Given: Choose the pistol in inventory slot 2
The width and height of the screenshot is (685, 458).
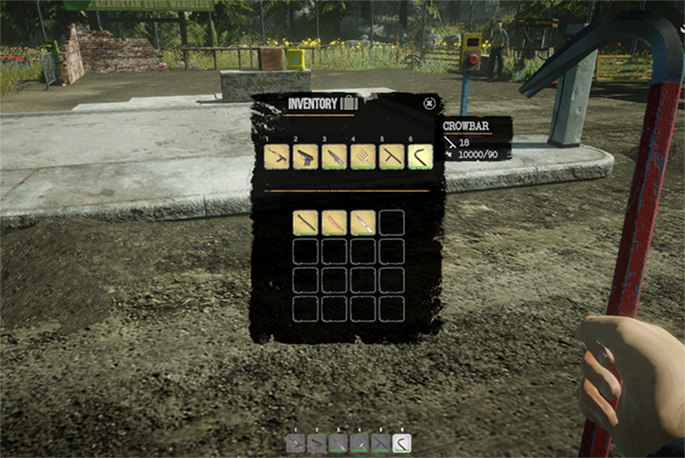Looking at the screenshot, I should 306,157.
